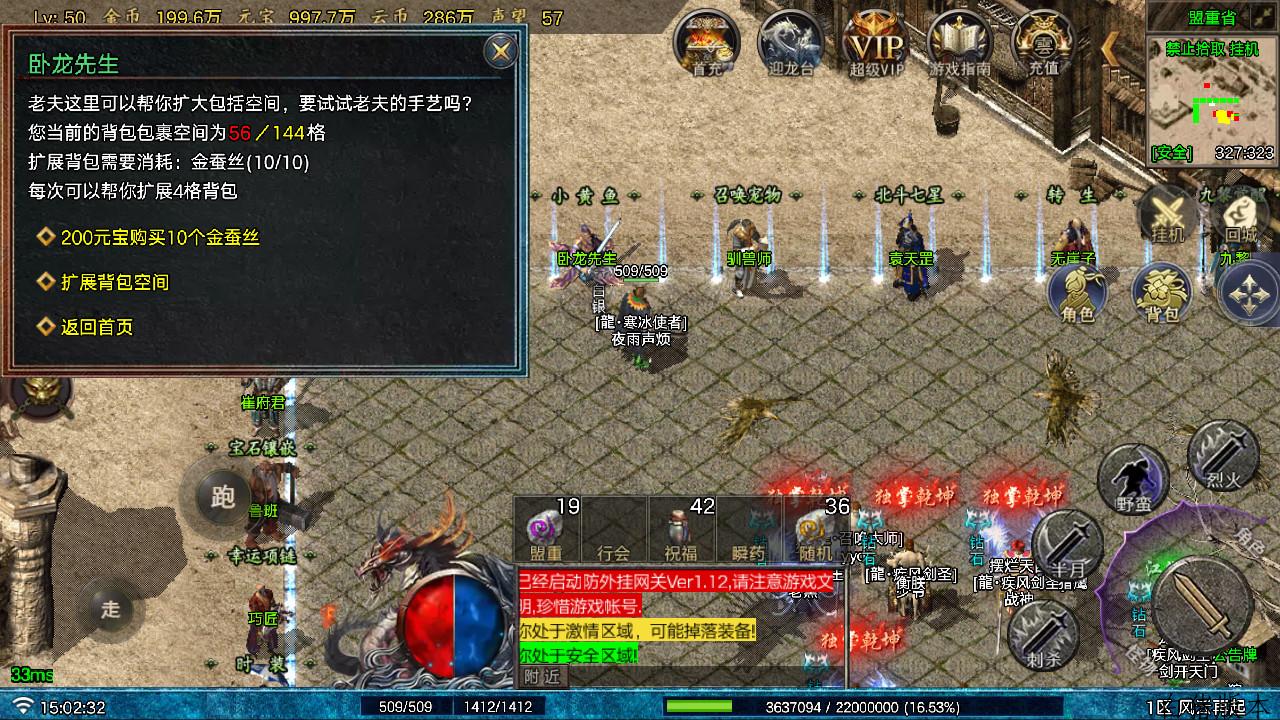The width and height of the screenshot is (1280, 720).
Task: Open the 角色 character sheet
Action: (x=1077, y=295)
